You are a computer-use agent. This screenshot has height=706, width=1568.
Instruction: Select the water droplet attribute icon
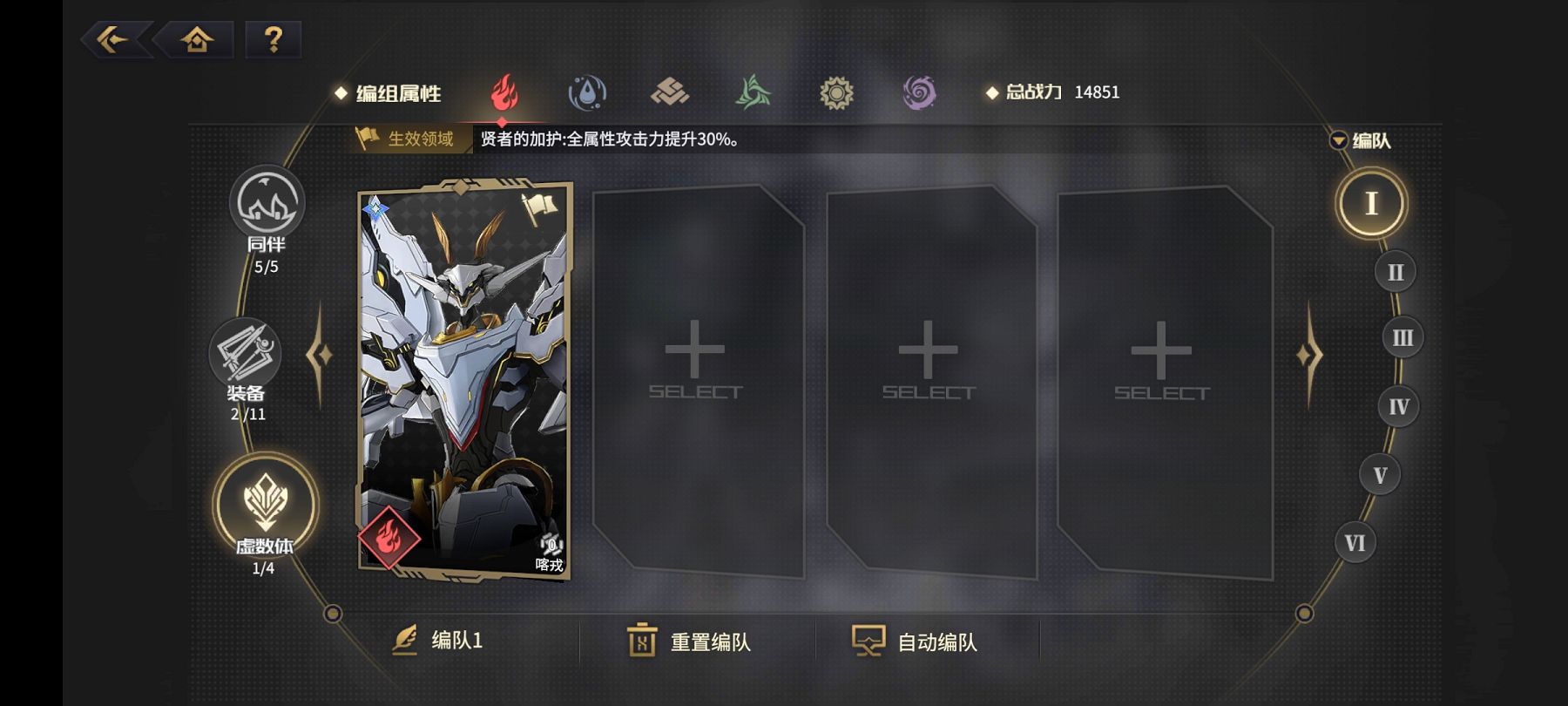[x=587, y=92]
